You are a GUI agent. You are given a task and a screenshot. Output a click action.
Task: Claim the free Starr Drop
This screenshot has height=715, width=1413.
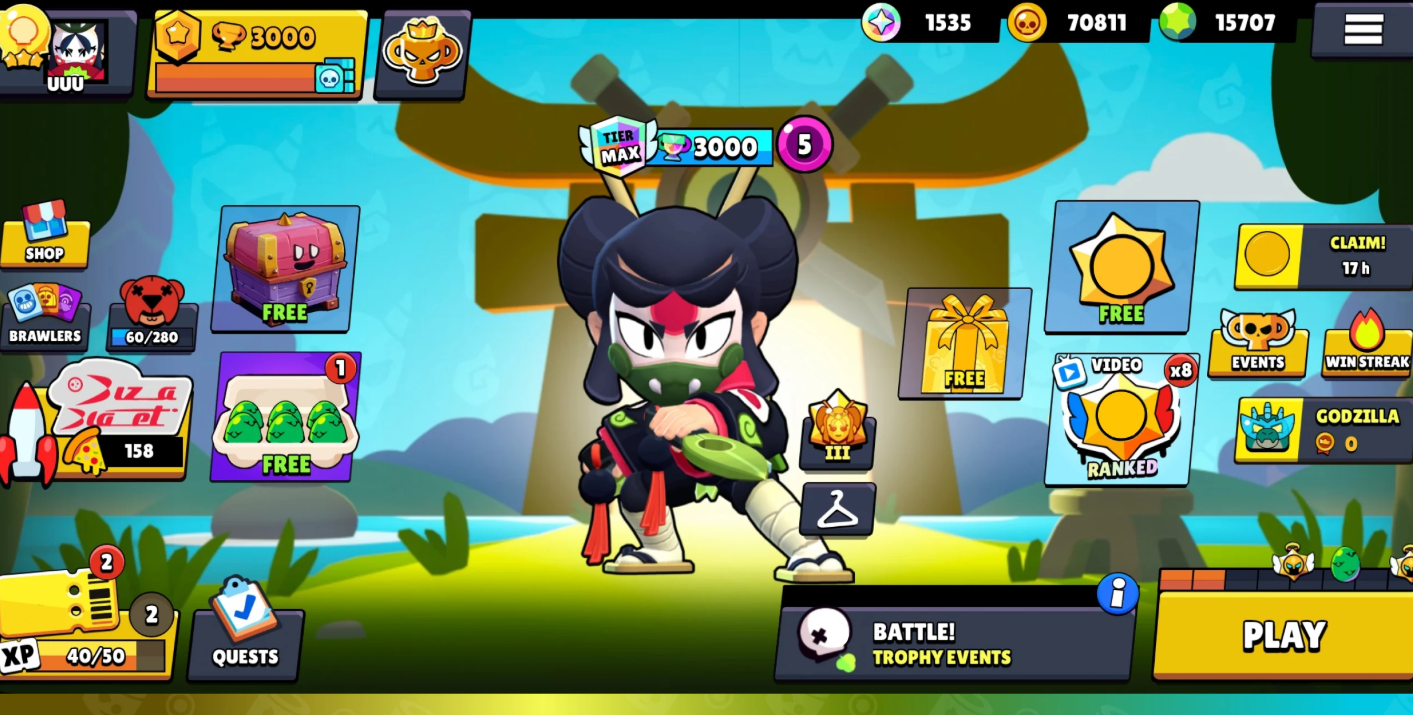pyautogui.click(x=1121, y=266)
